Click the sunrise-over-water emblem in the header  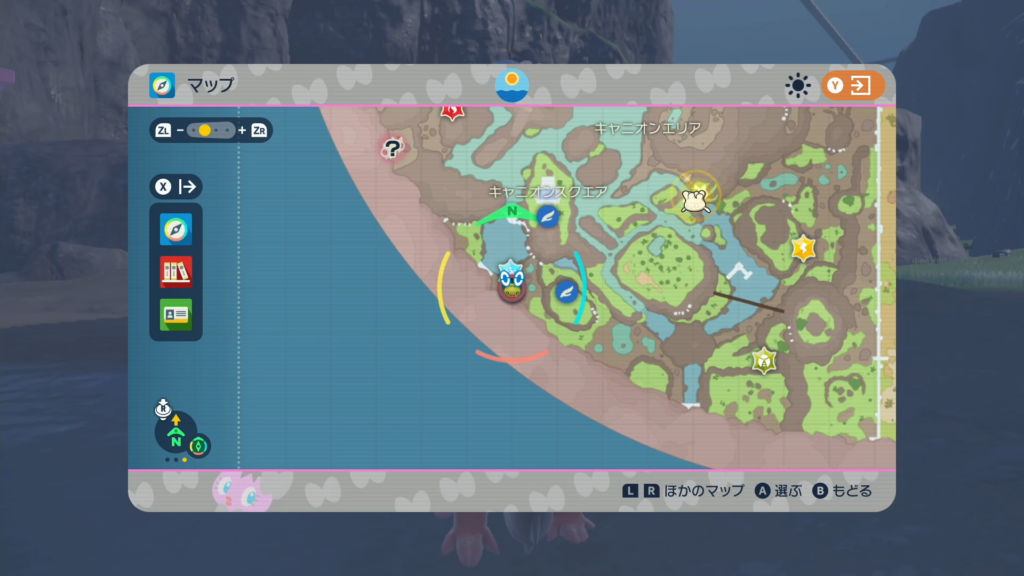[x=512, y=84]
